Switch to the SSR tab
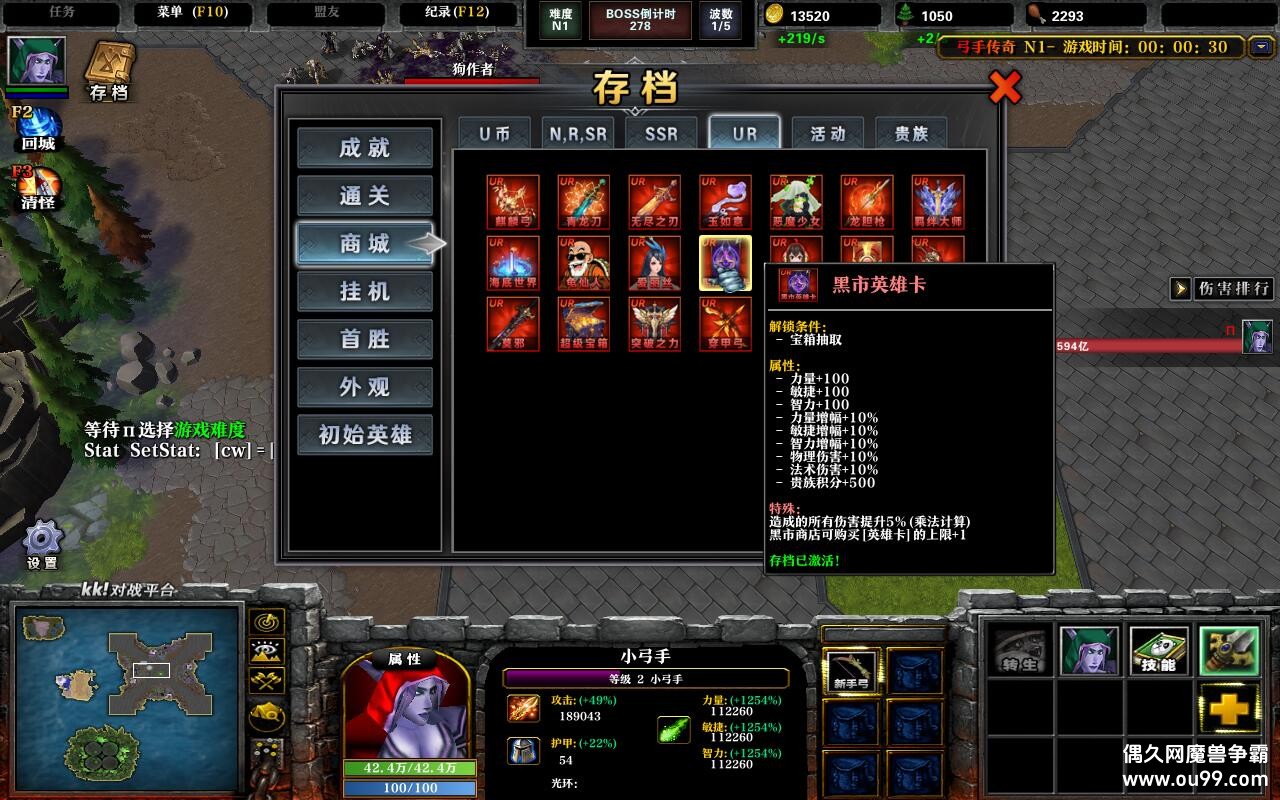The height and width of the screenshot is (800, 1280). [x=660, y=131]
